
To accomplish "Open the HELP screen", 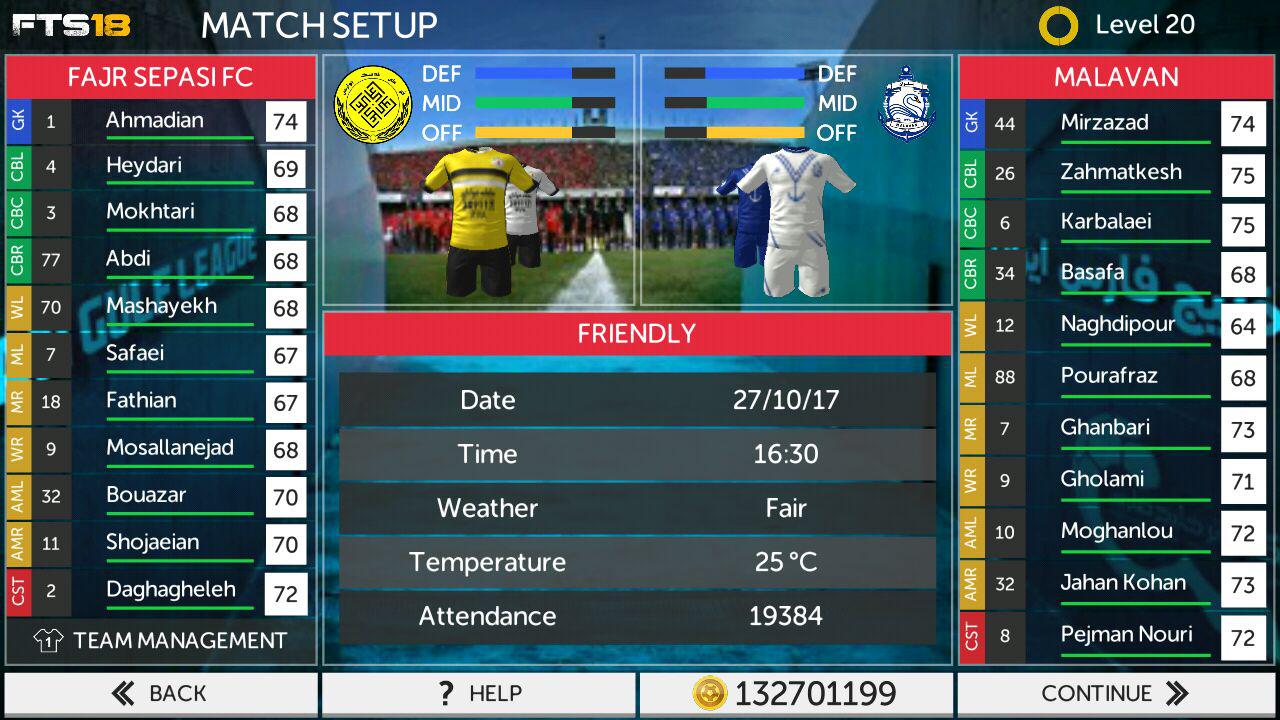I will coord(478,693).
